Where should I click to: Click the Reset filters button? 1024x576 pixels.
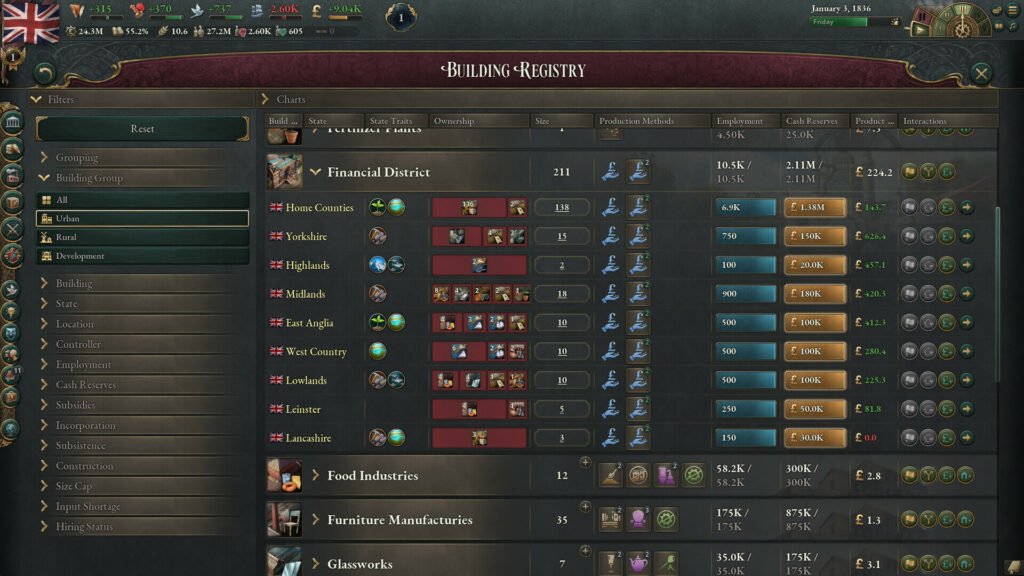[142, 129]
